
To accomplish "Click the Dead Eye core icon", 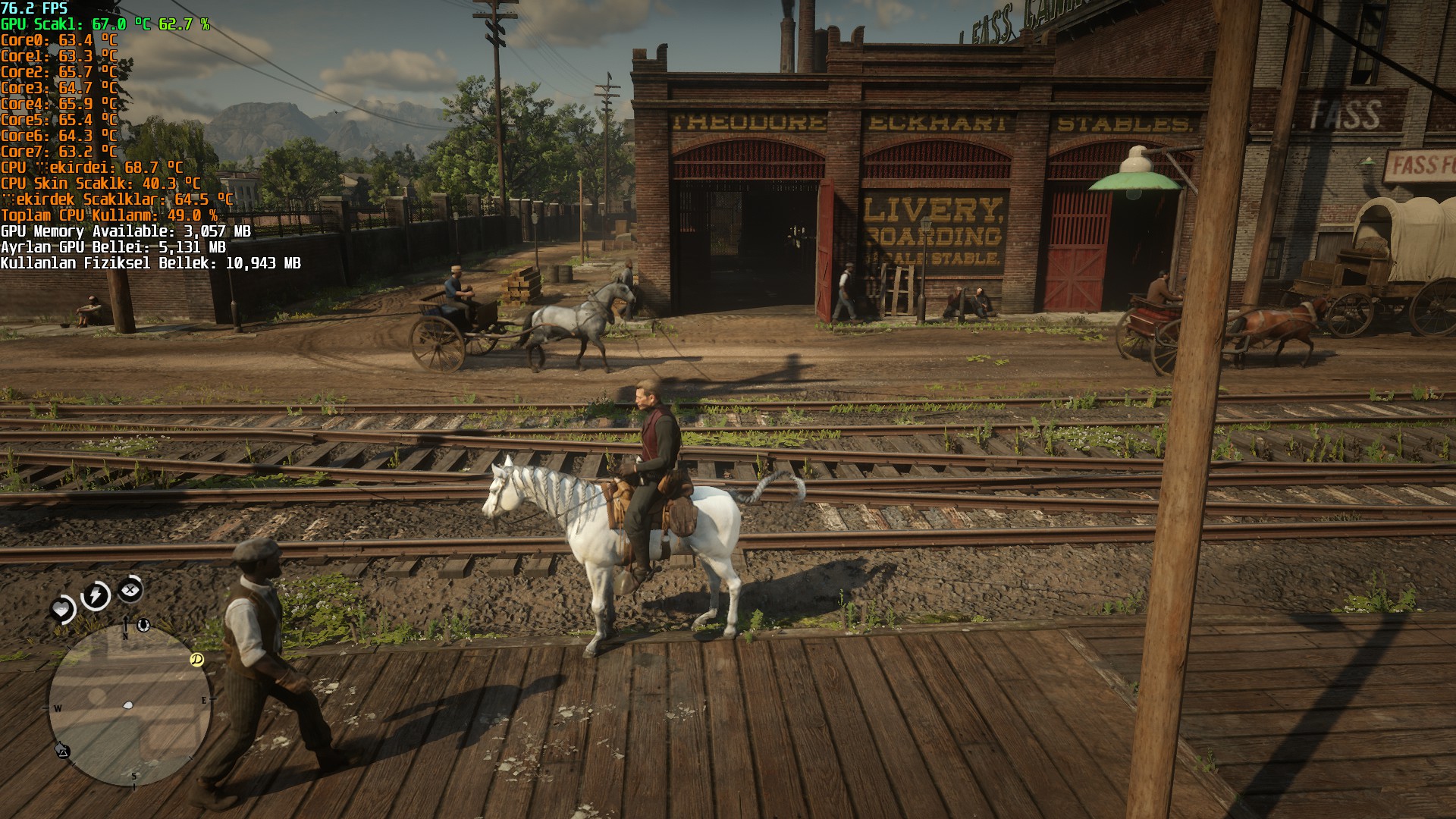I will pos(130,588).
